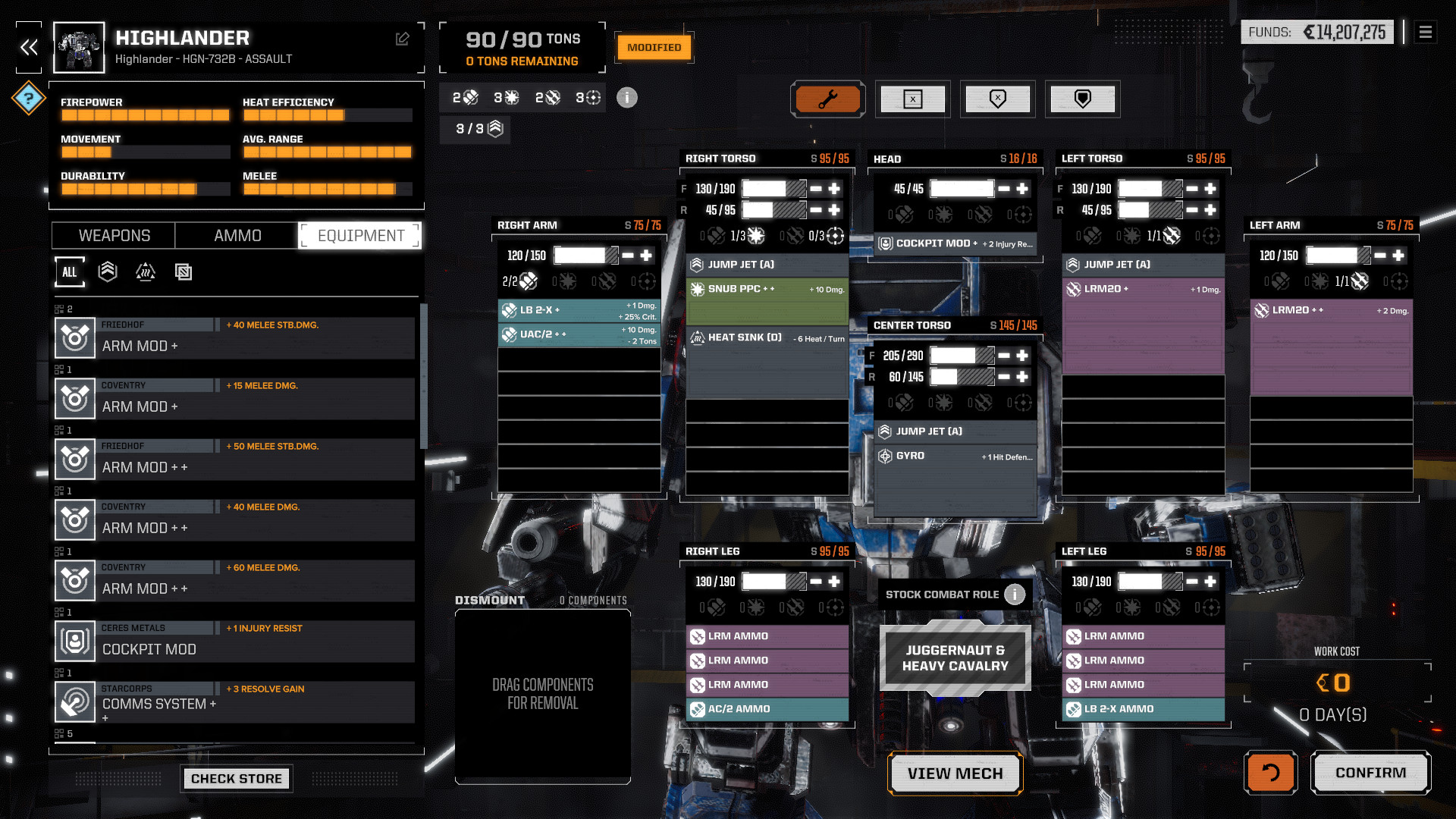Click the CONFIRM button

(x=1370, y=773)
